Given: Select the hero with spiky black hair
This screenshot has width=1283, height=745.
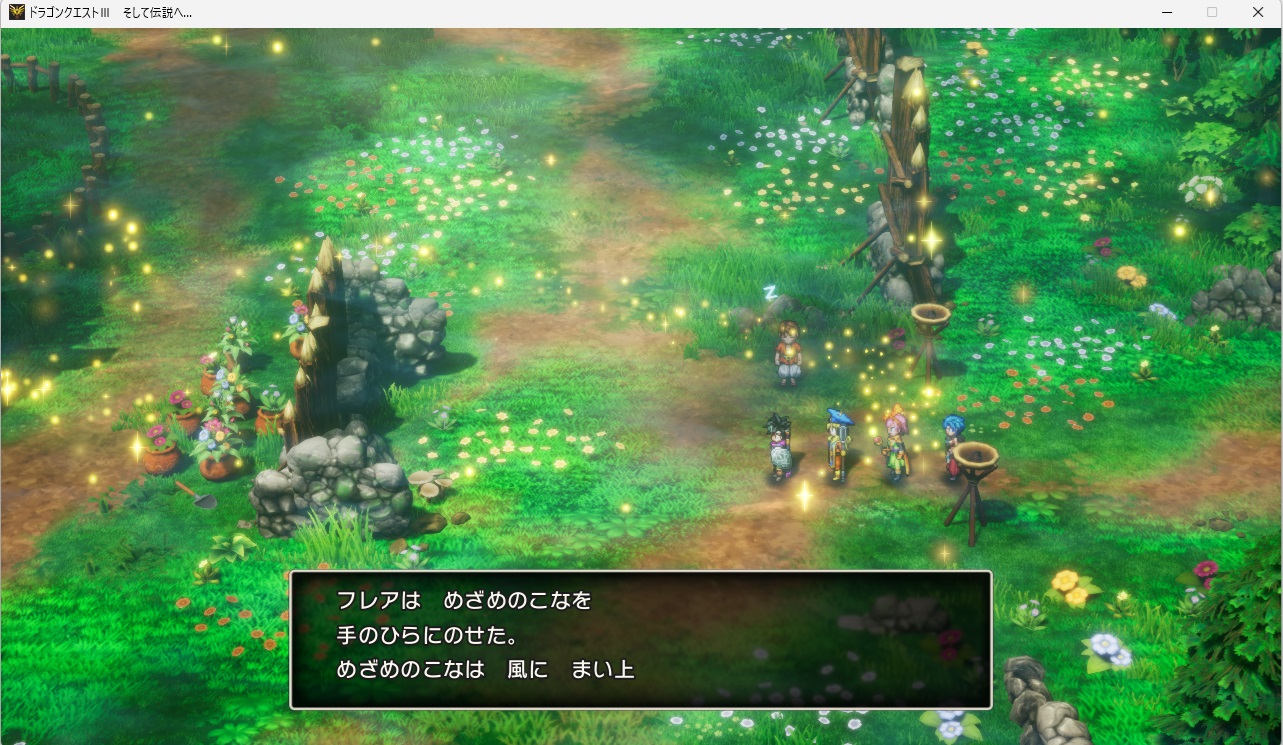Looking at the screenshot, I should (779, 447).
